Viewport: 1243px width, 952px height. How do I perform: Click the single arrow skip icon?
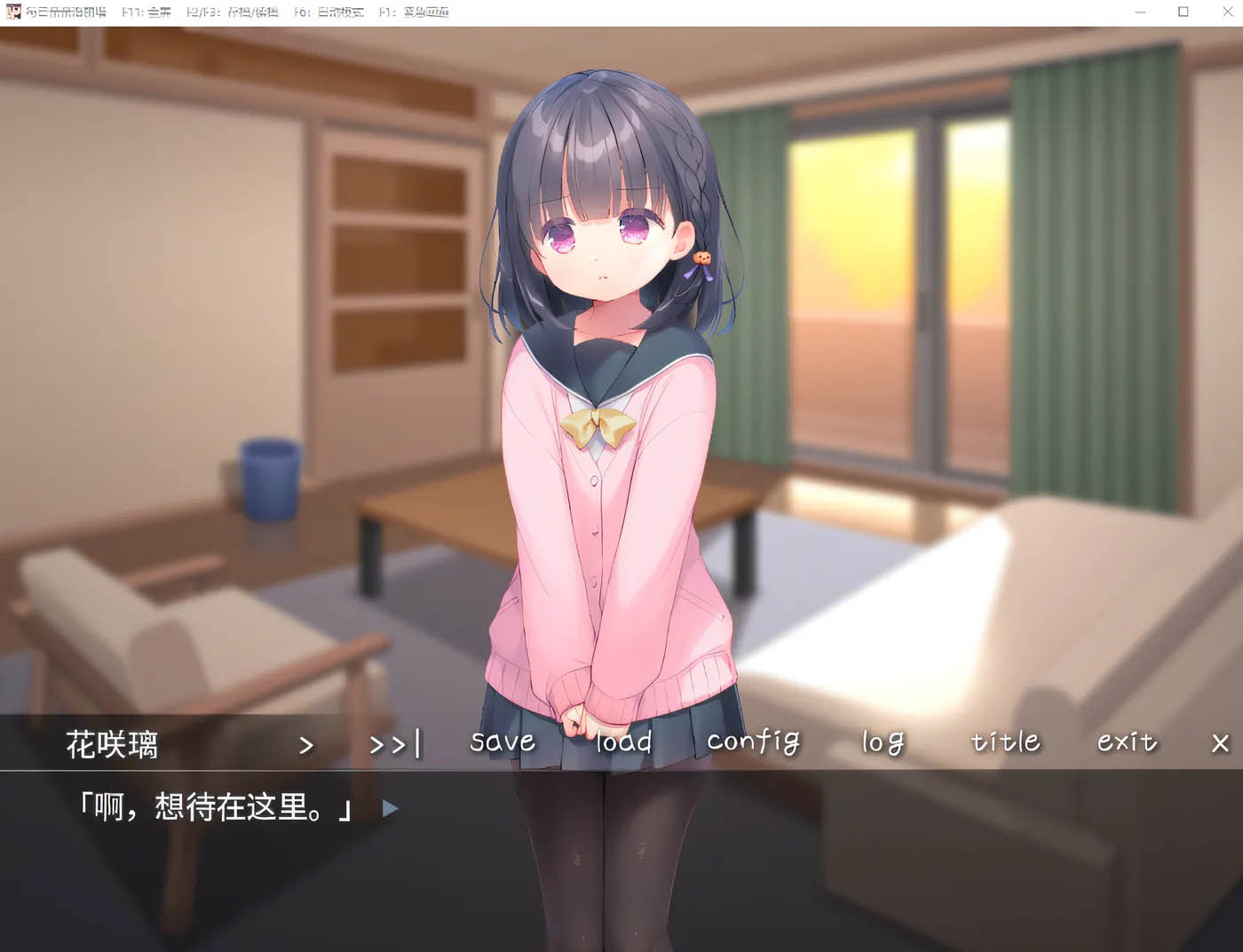pyautogui.click(x=307, y=744)
